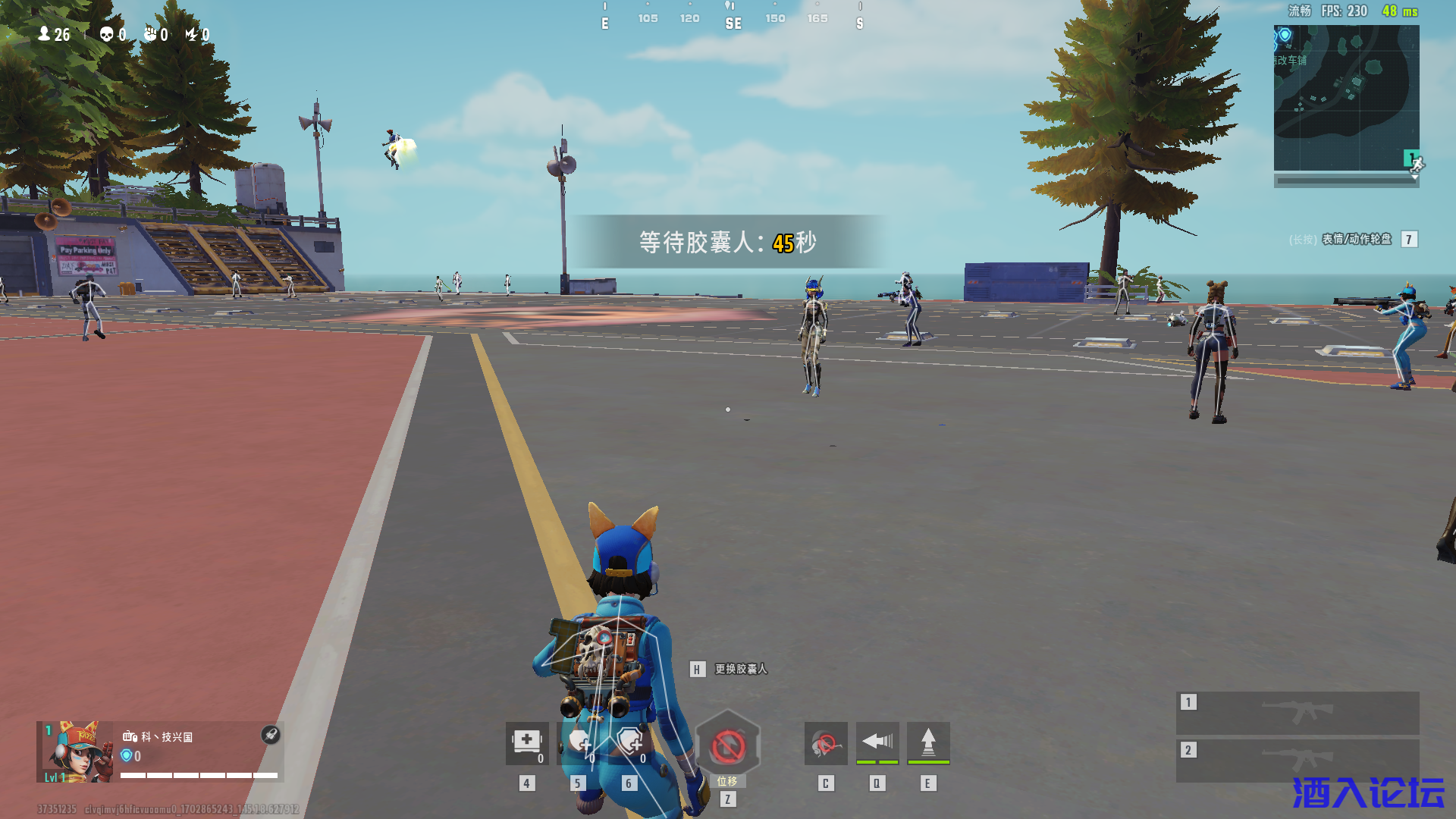Select the second weapon slot
1456x819 pixels.
(x=1298, y=759)
